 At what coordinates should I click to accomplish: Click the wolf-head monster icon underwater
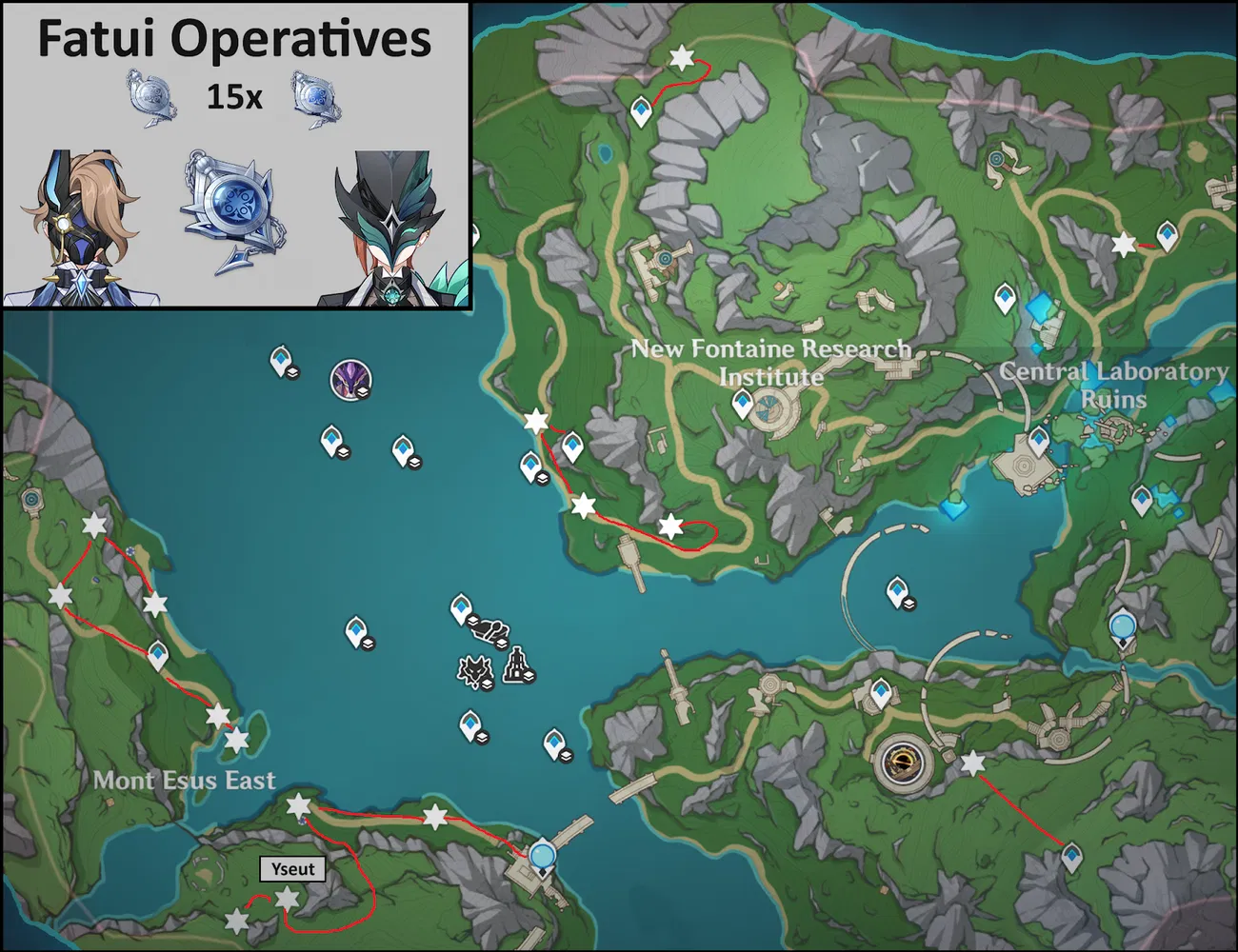(x=474, y=669)
